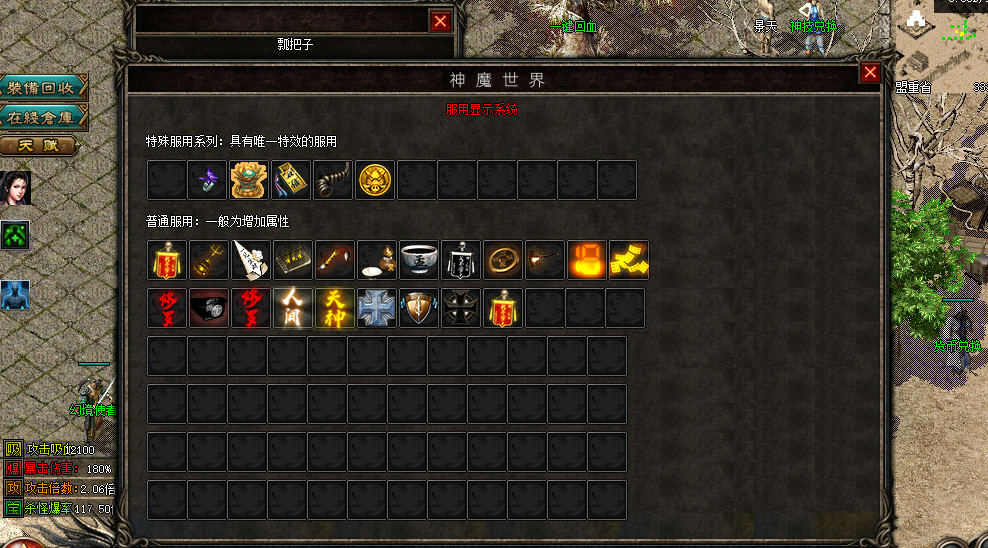988x548 pixels.
Task: Close the small panel above 飘把子
Action: point(440,20)
